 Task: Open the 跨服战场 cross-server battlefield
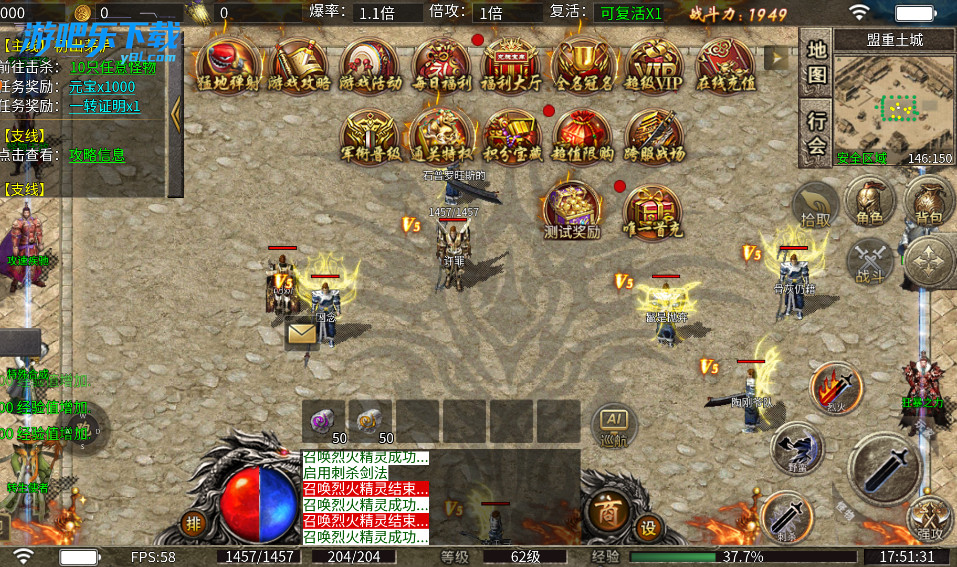pos(655,136)
